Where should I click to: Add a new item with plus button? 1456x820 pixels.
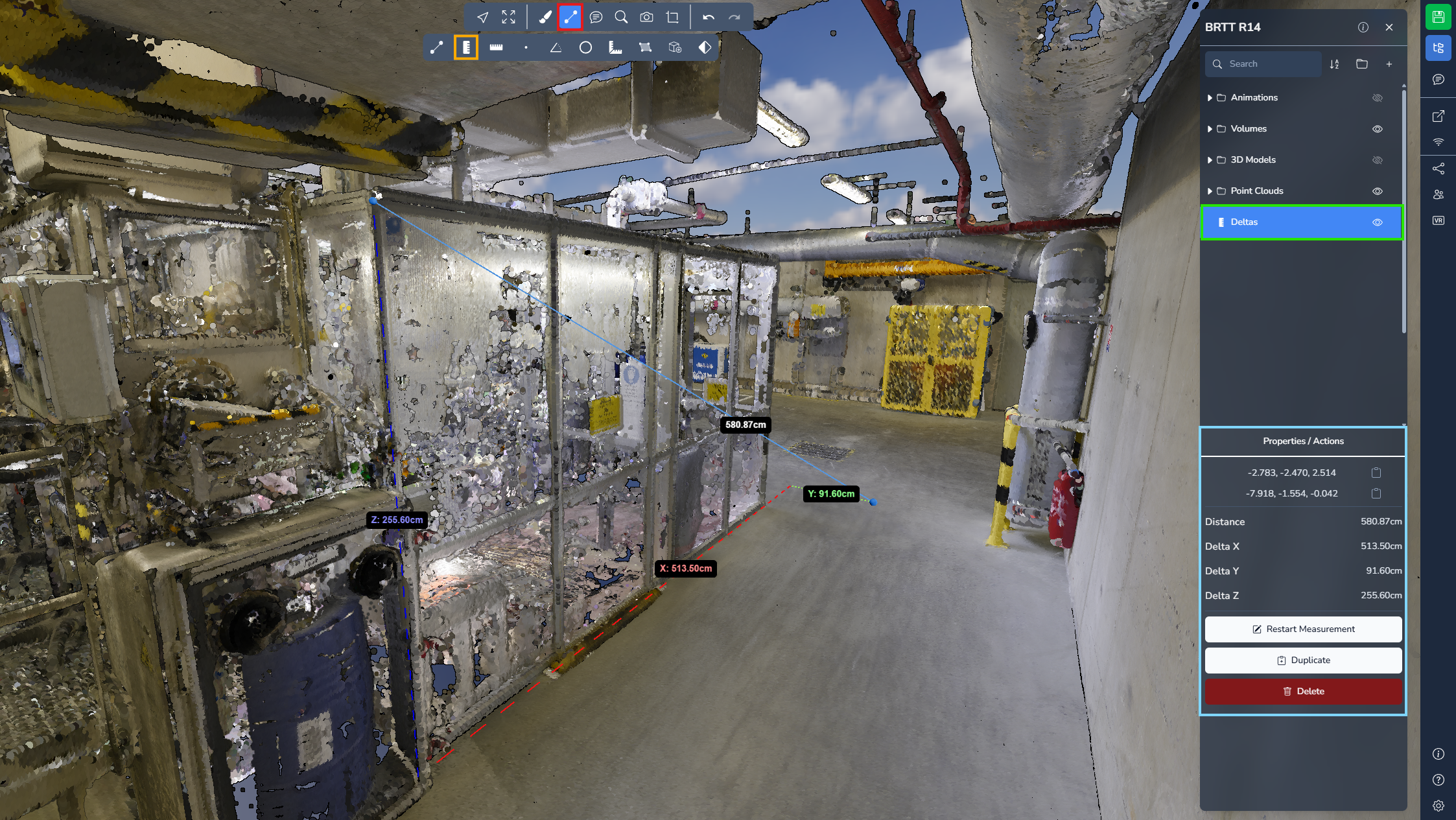[x=1389, y=64]
